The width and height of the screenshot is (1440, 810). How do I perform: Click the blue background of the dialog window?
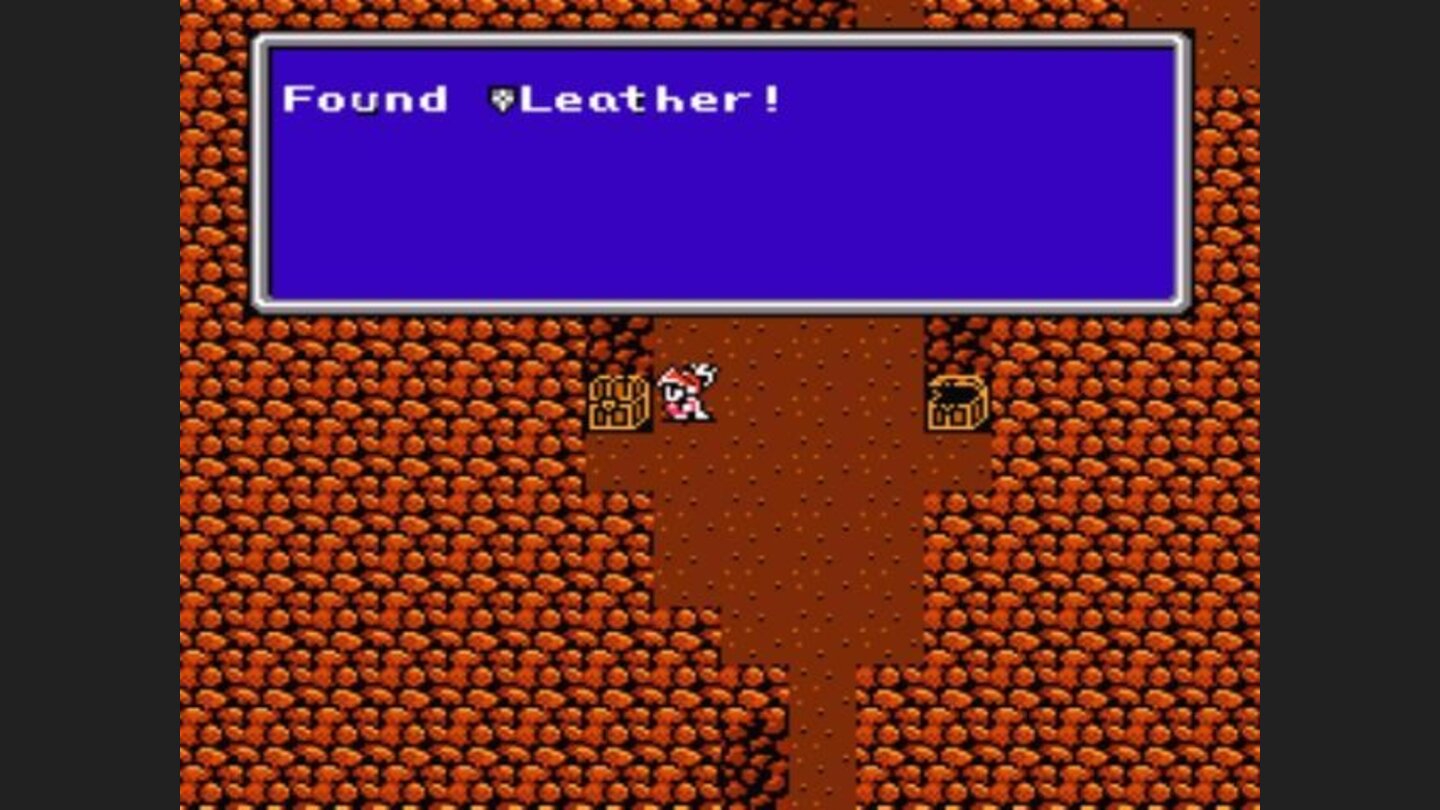click(720, 220)
